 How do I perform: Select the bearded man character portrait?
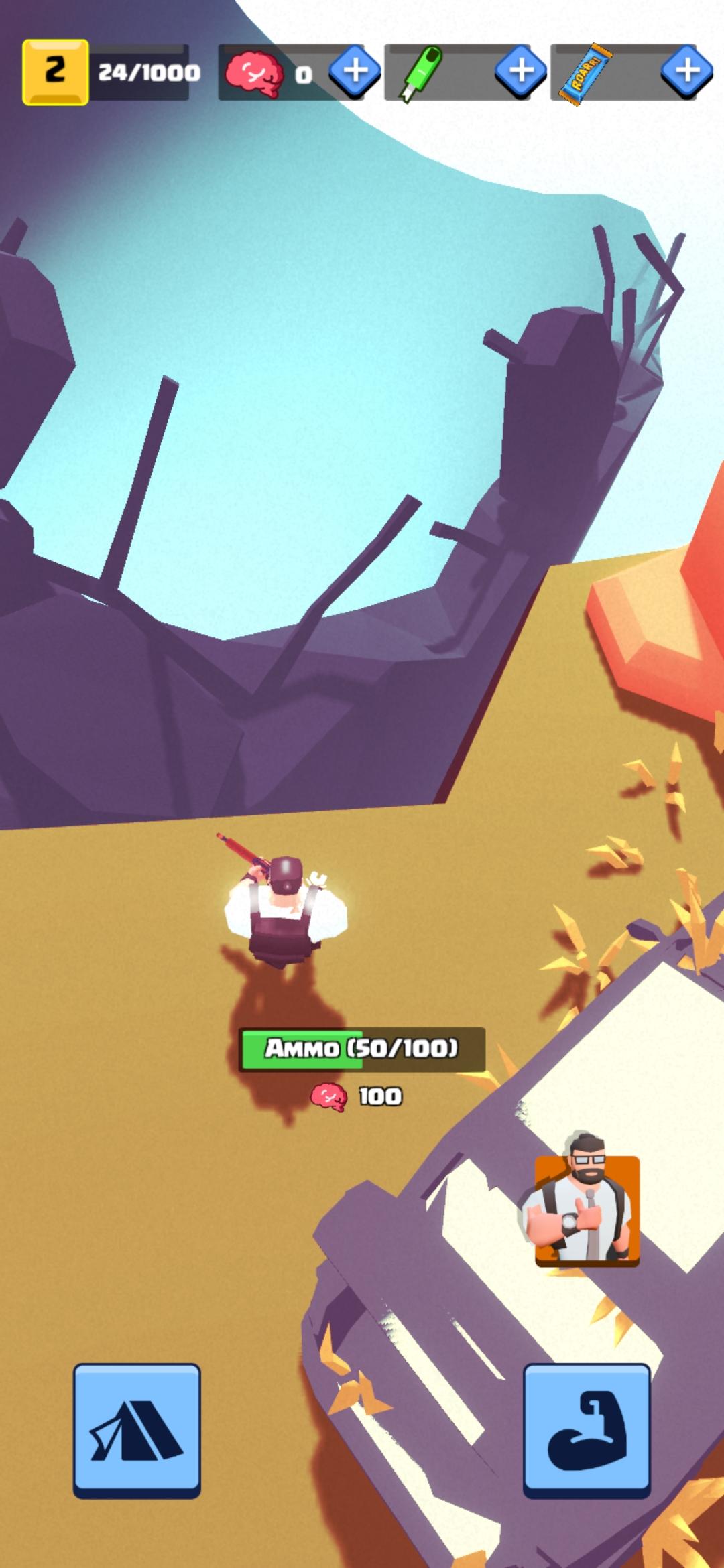point(587,1210)
